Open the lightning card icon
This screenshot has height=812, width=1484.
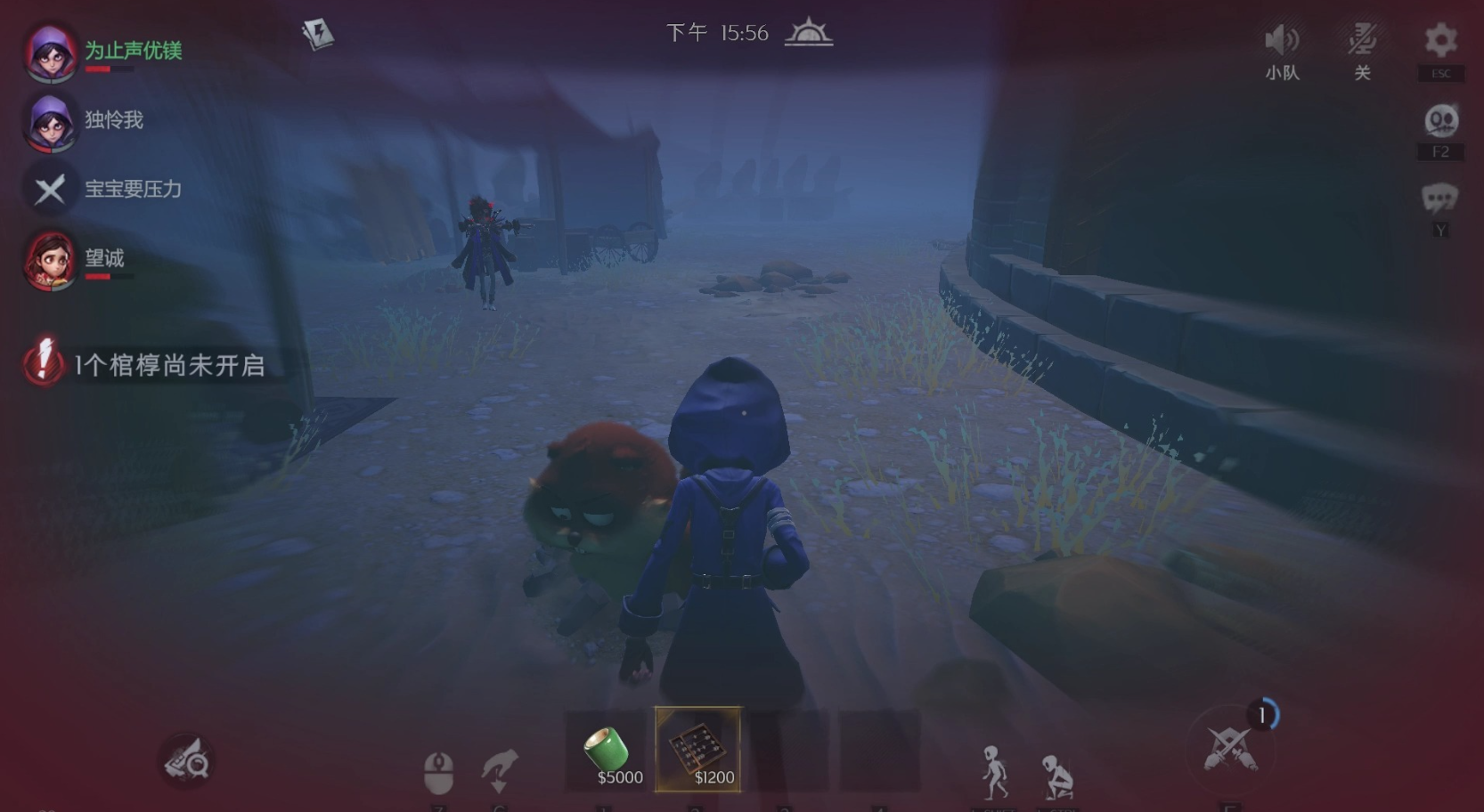(317, 34)
